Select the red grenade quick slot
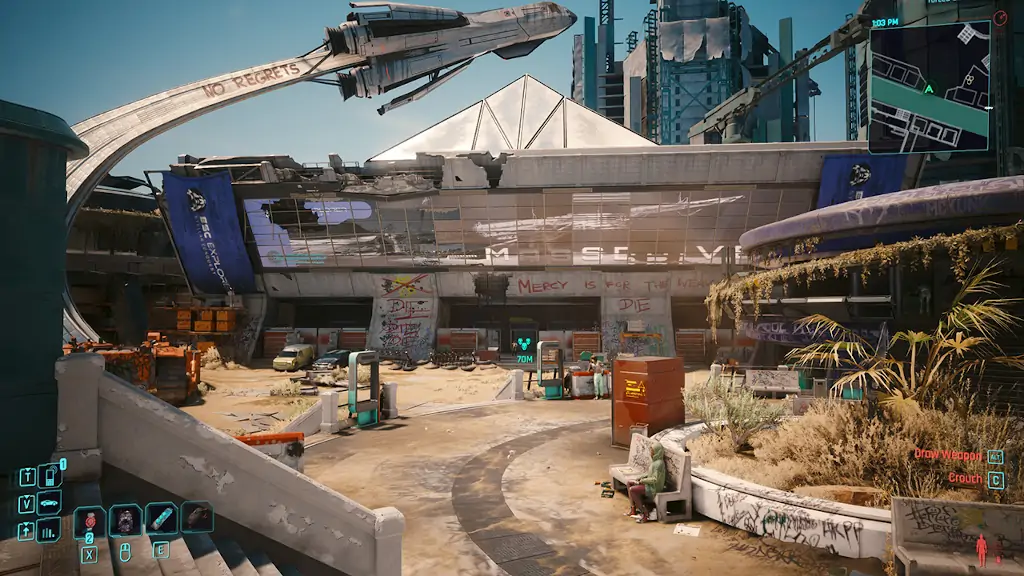Image resolution: width=1024 pixels, height=576 pixels. pyautogui.click(x=89, y=521)
